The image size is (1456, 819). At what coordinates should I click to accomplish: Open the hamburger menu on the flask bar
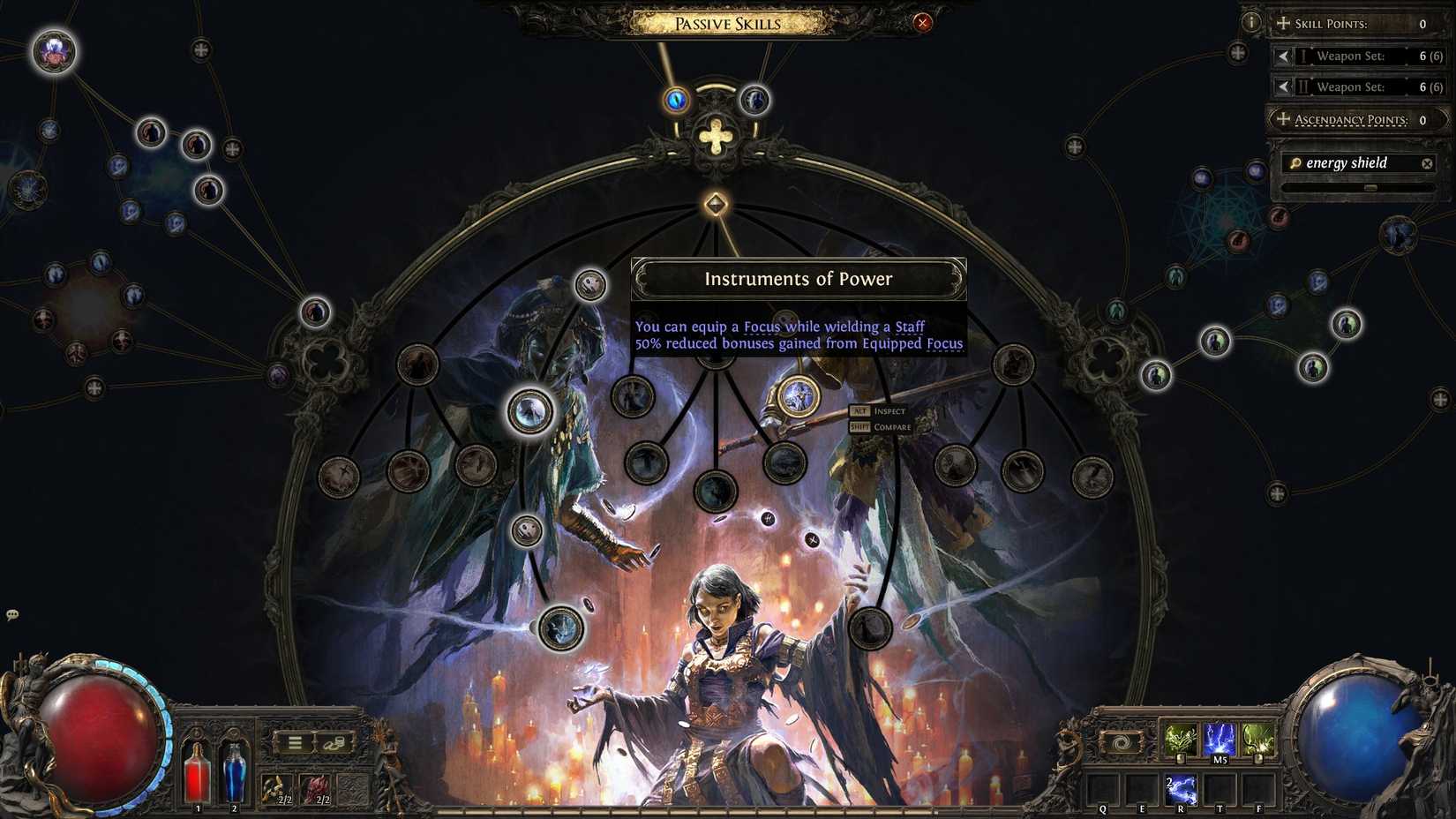point(294,742)
